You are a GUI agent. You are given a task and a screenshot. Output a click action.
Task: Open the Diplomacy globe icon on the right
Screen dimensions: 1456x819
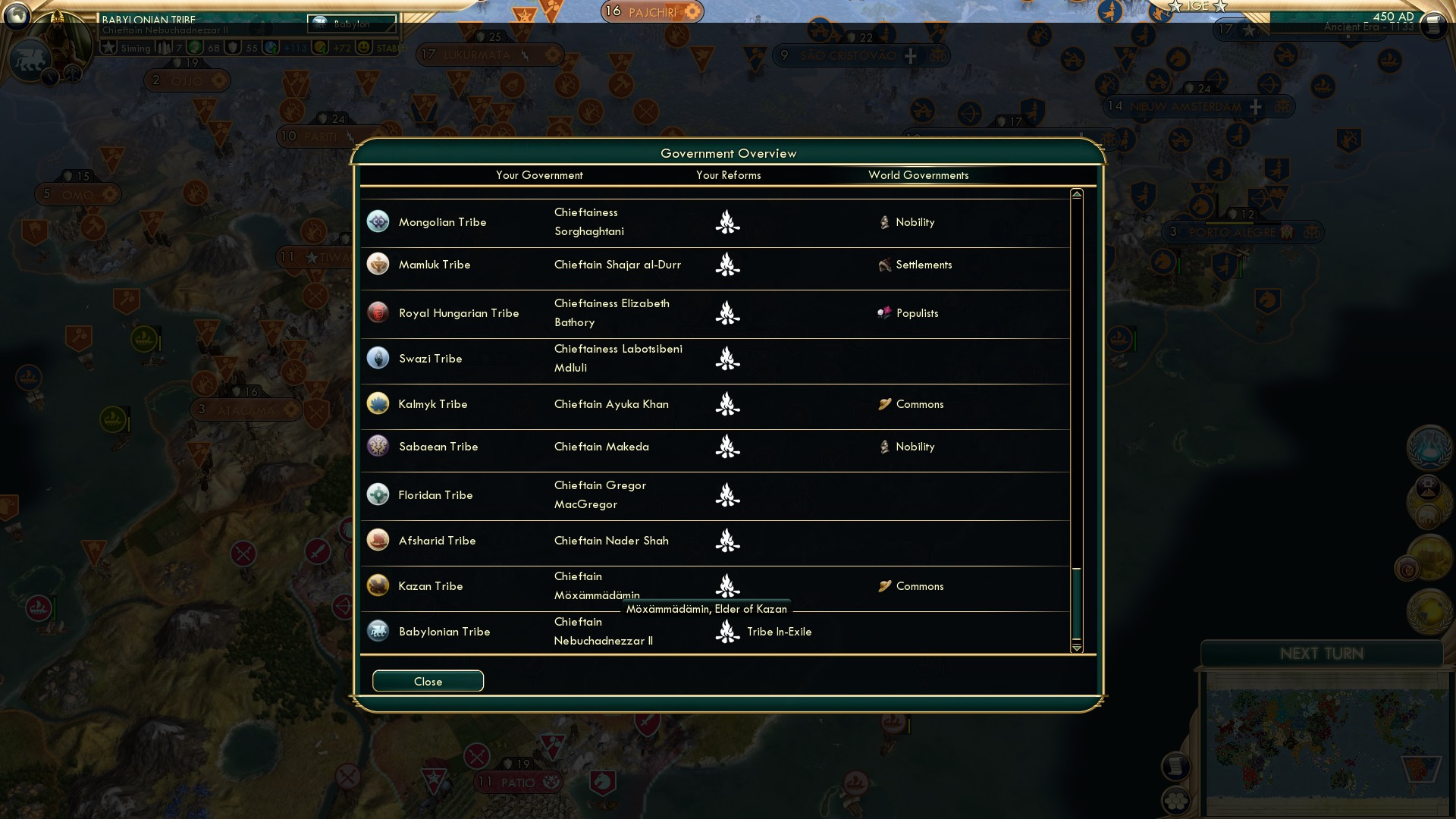[1429, 610]
